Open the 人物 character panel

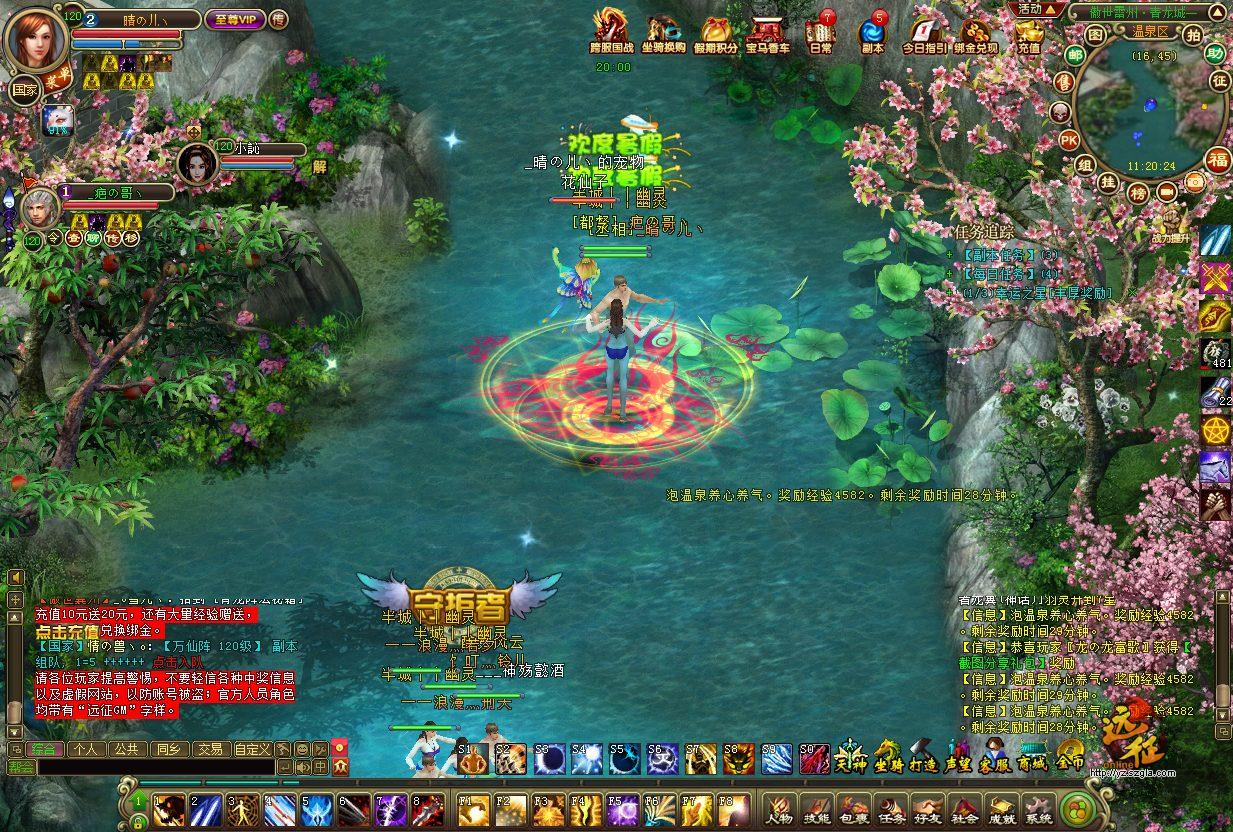[779, 807]
